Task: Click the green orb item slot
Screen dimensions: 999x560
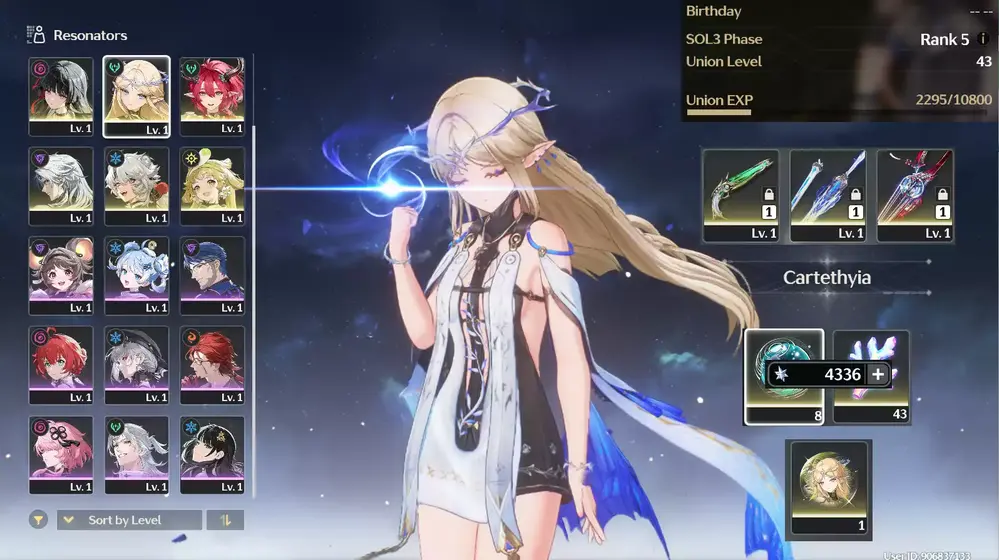Action: 784,375
